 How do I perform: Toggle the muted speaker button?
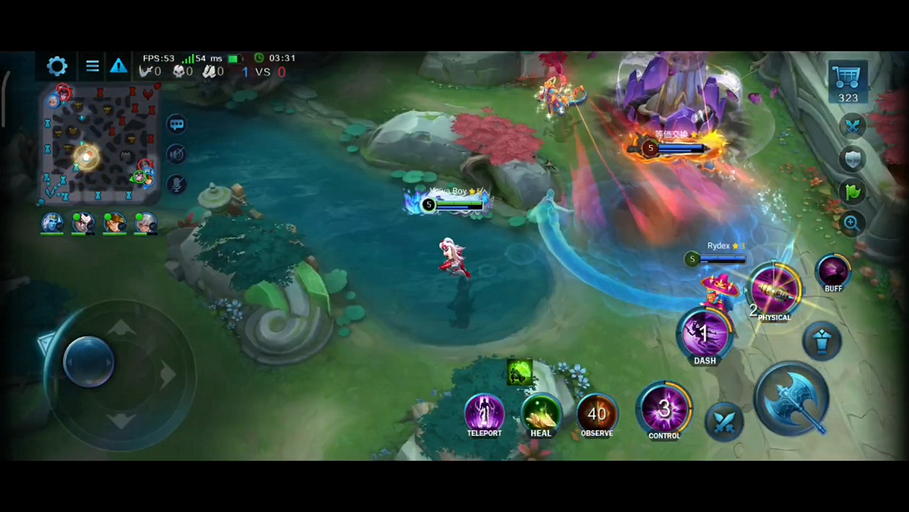pyautogui.click(x=177, y=154)
